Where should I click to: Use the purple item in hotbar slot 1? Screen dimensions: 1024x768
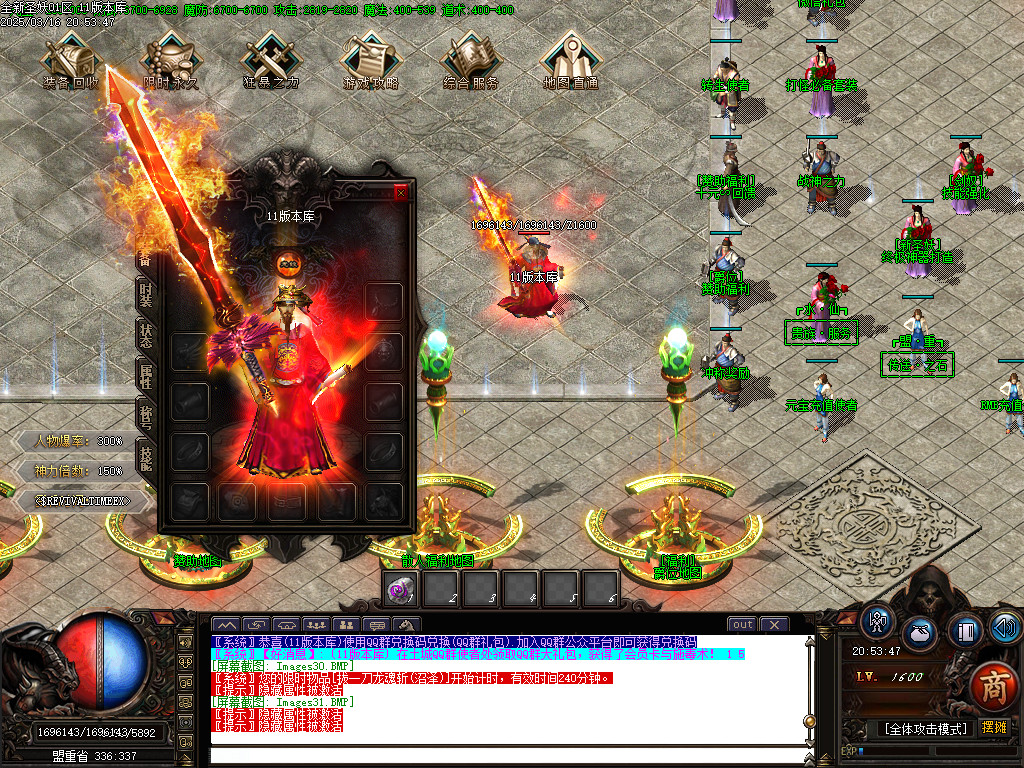point(402,590)
